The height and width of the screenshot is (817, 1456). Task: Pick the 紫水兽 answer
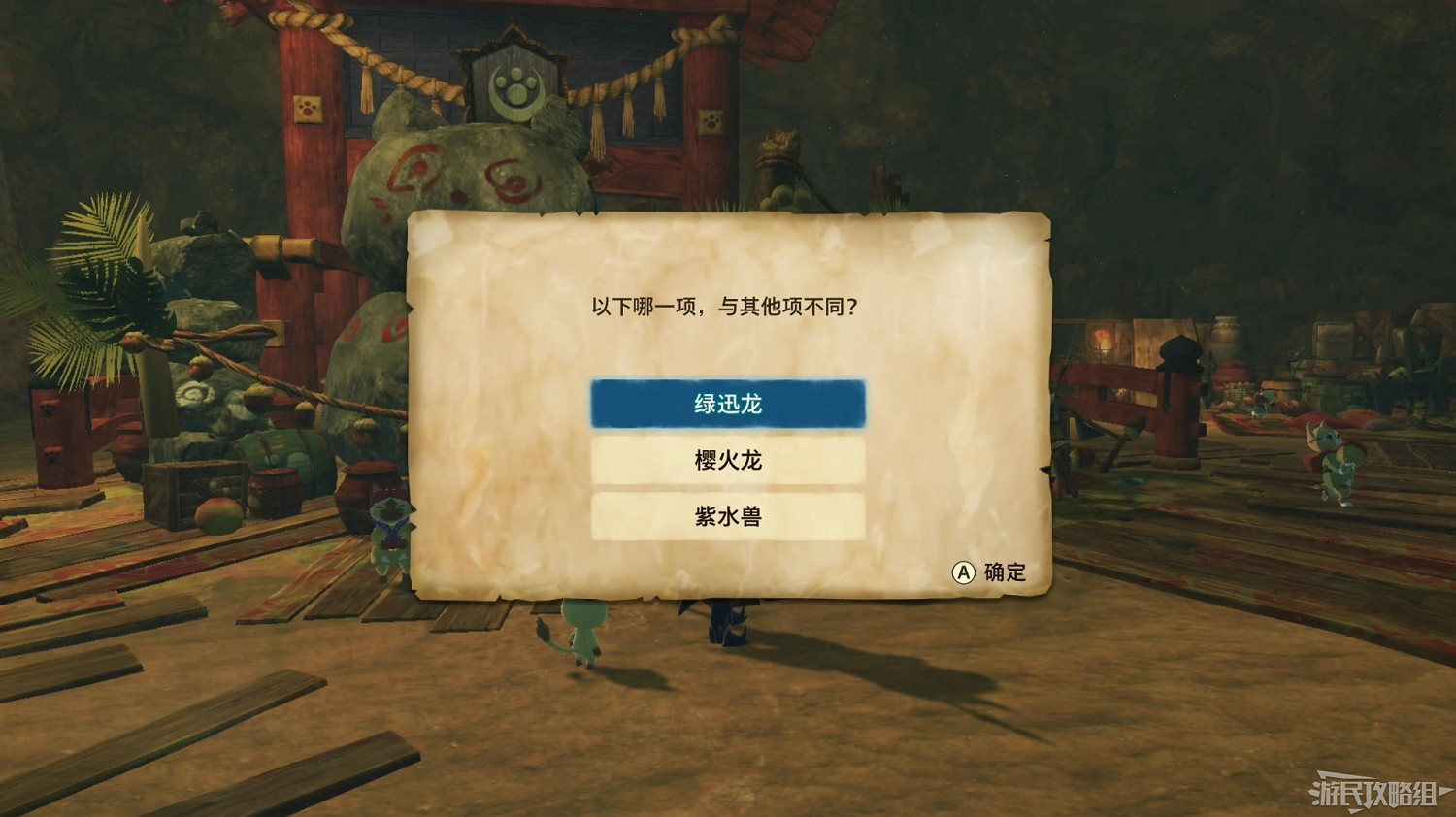point(727,518)
